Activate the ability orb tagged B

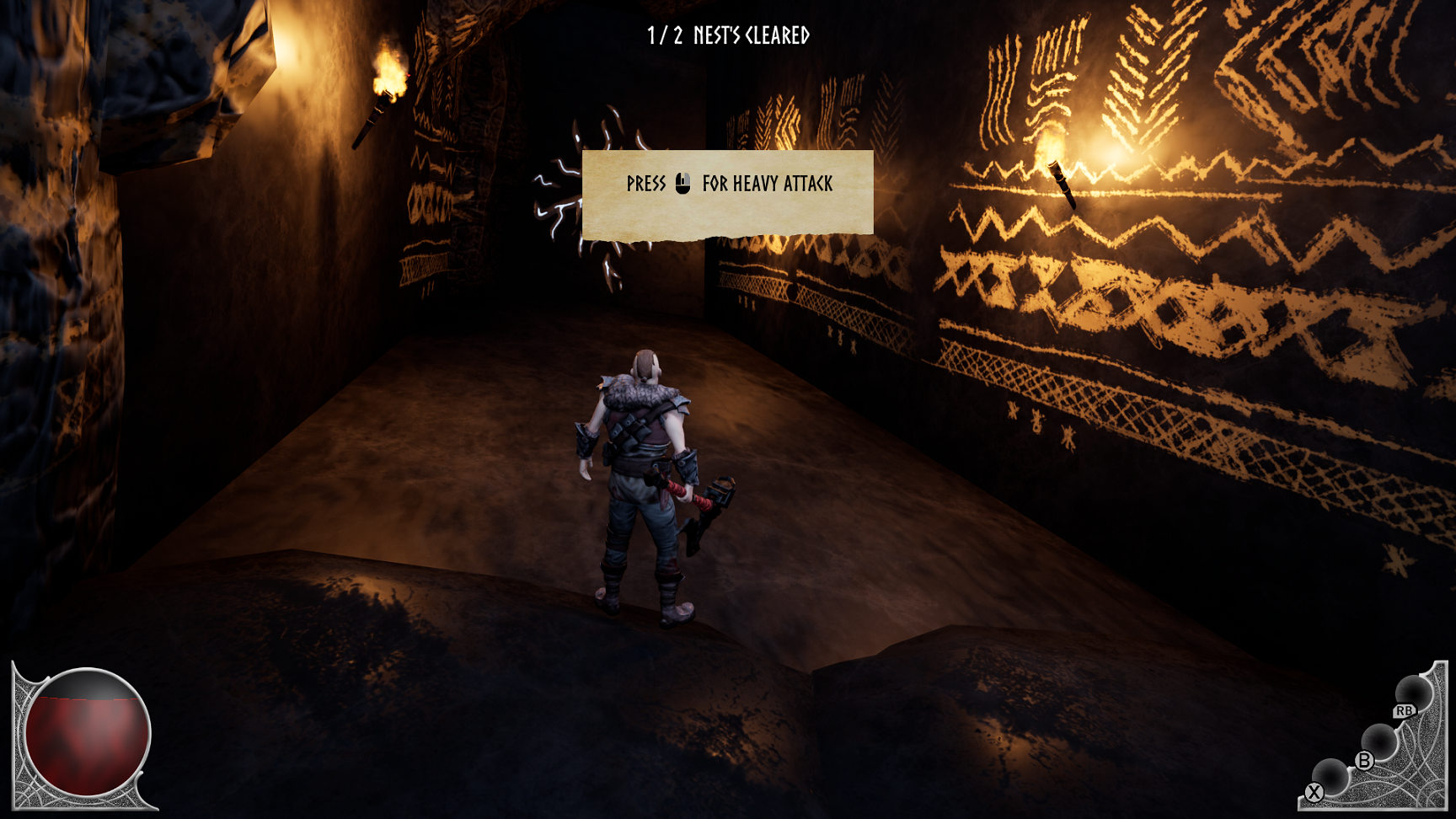[x=1378, y=741]
